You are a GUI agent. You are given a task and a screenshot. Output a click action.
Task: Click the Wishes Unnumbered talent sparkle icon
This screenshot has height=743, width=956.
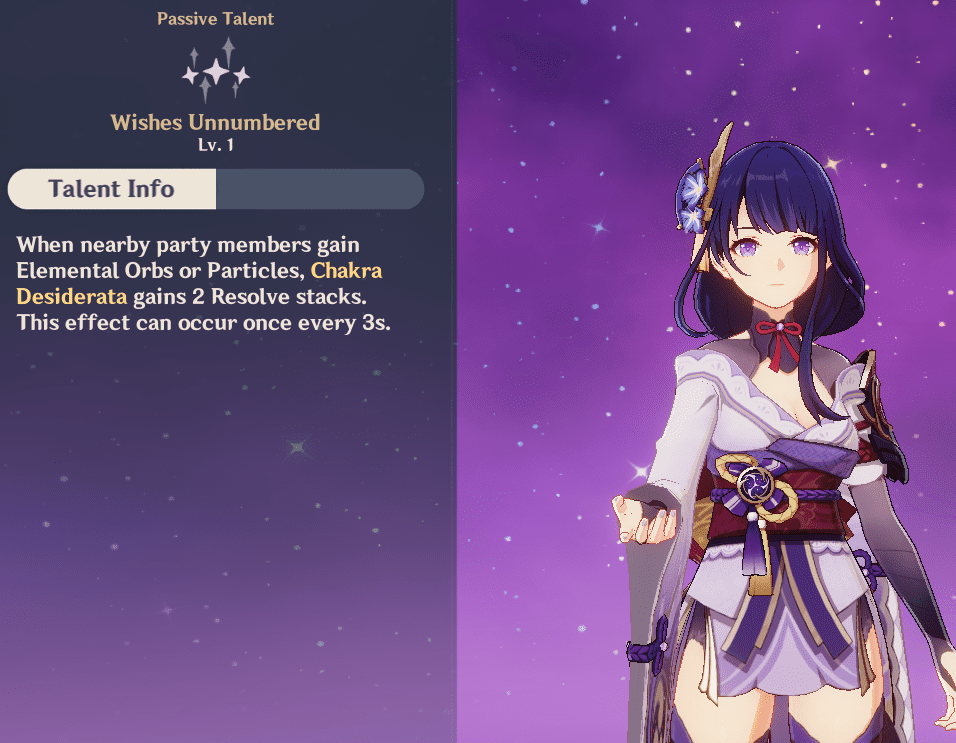point(216,70)
